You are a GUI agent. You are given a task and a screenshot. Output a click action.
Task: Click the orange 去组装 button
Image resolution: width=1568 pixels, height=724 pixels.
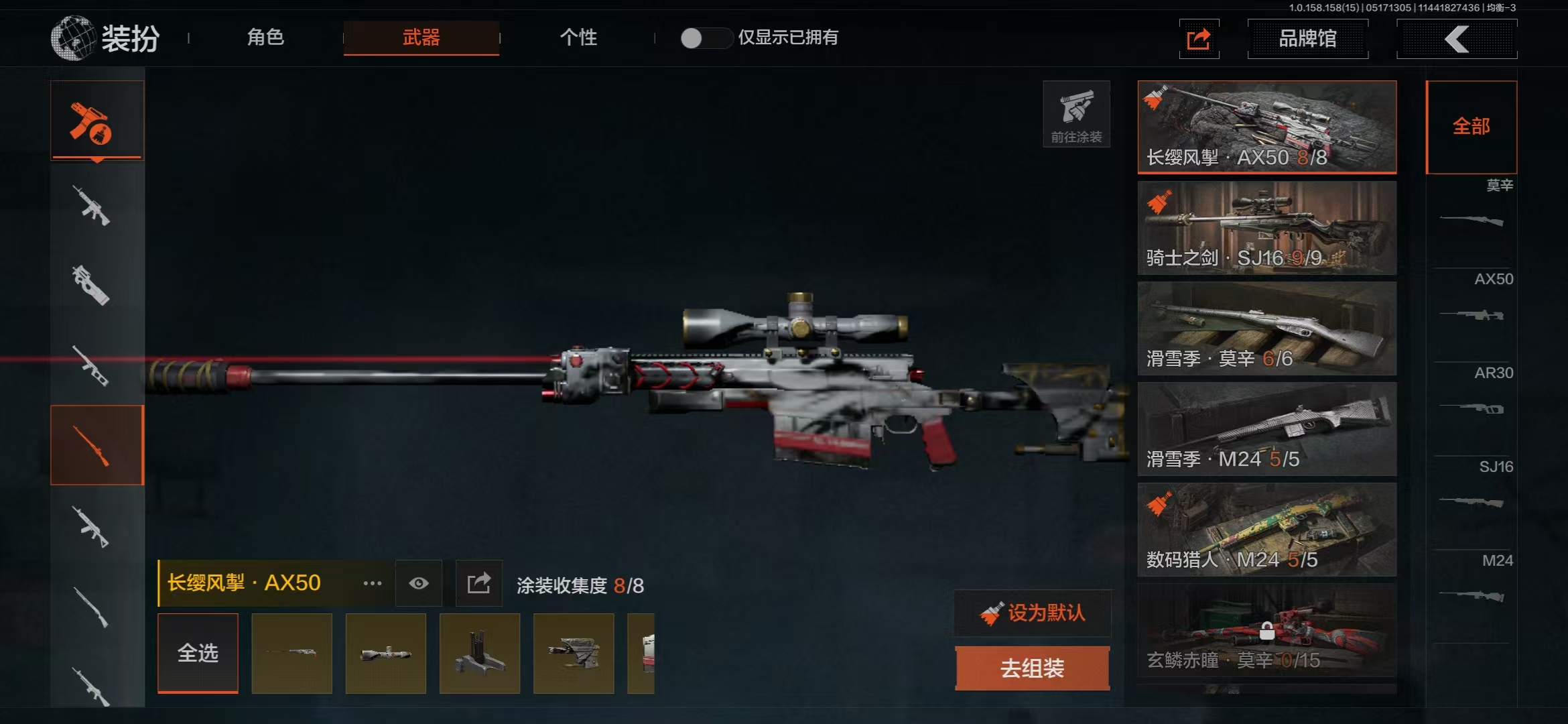click(x=1032, y=668)
